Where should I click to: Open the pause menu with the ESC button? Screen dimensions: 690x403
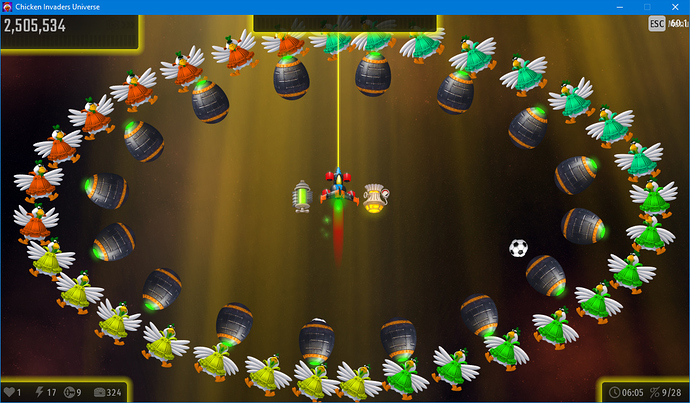point(657,24)
